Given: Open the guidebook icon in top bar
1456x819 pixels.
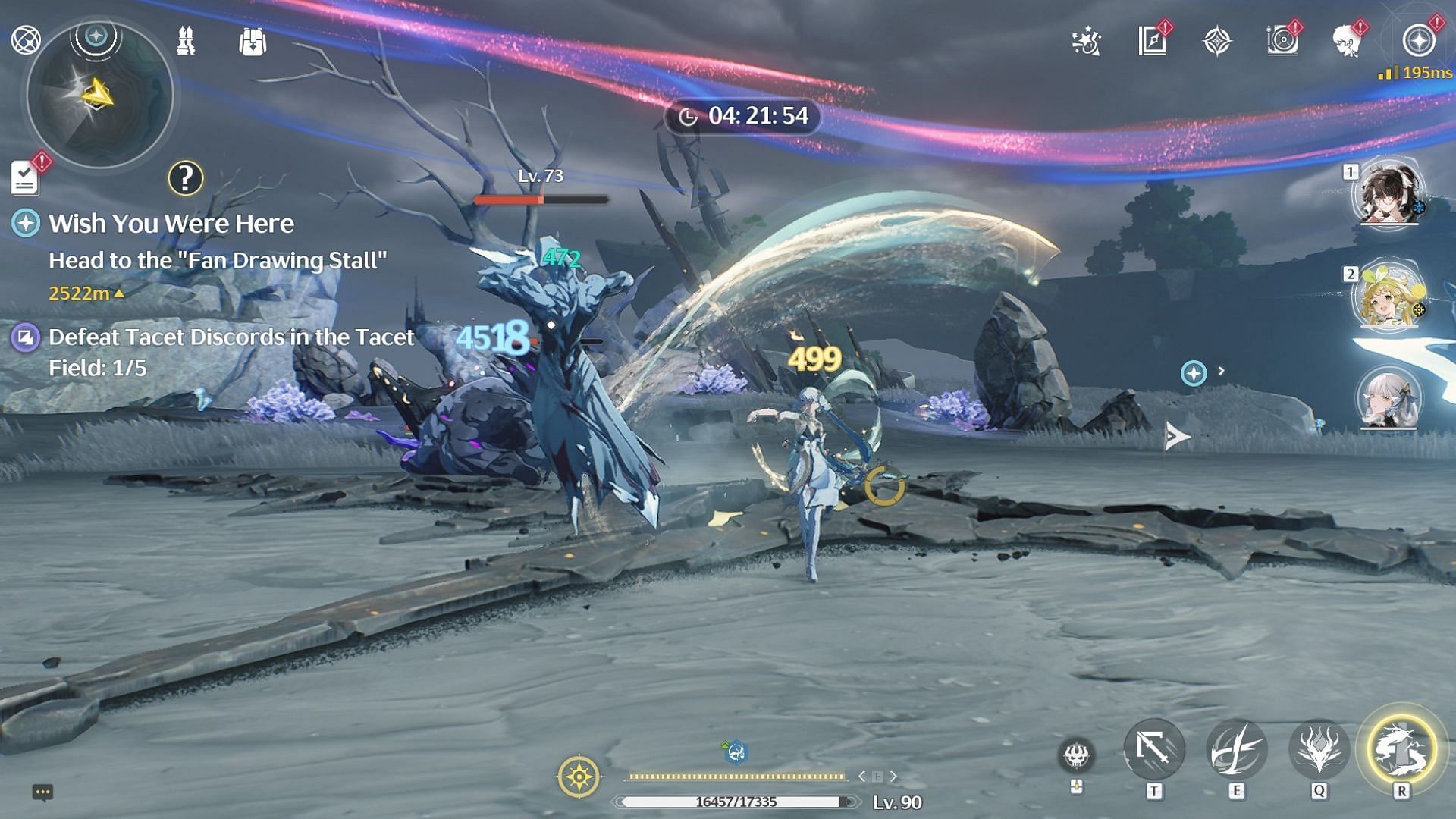Looking at the screenshot, I should (1152, 41).
